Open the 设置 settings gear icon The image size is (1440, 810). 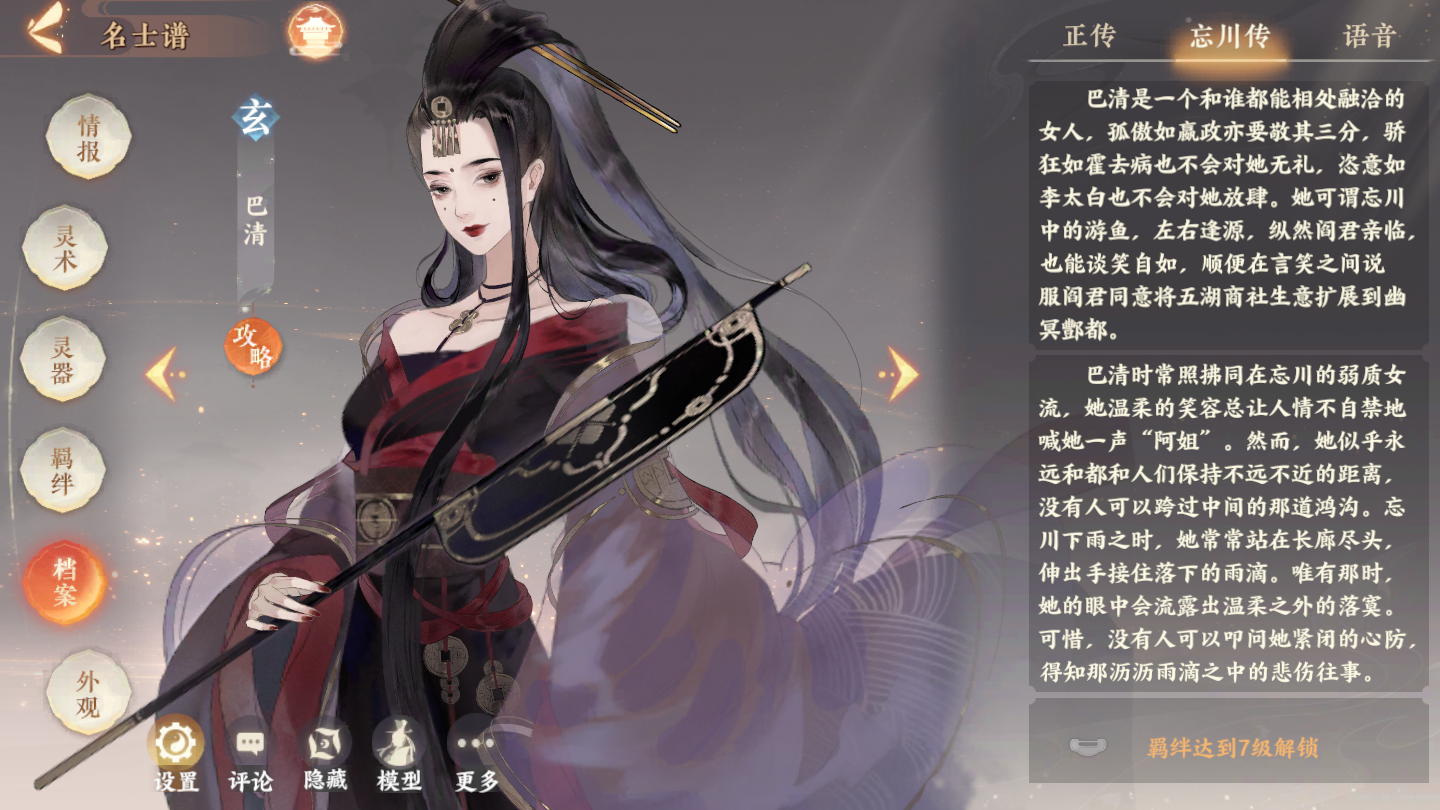[174, 745]
